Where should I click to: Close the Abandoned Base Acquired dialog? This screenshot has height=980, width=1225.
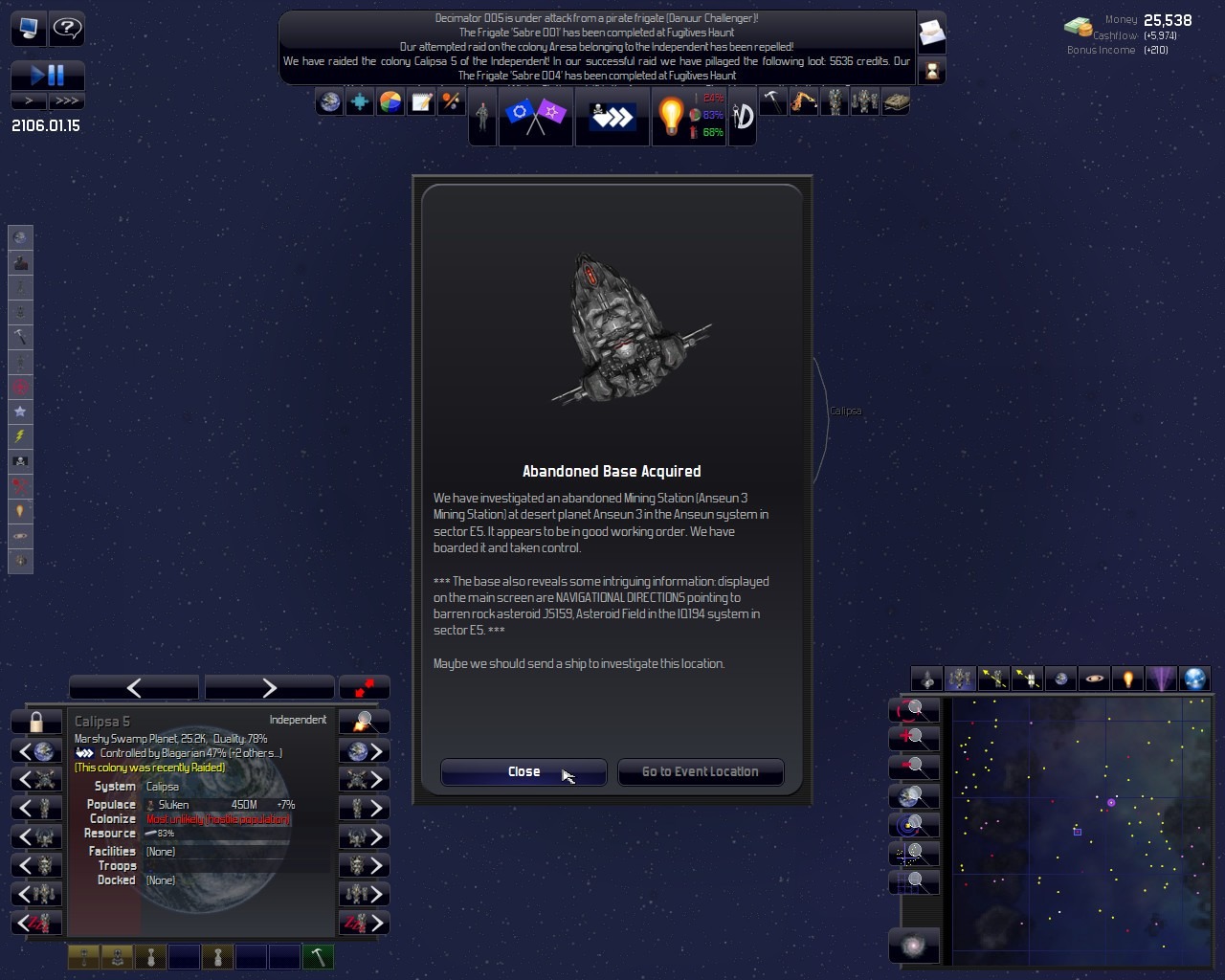(x=523, y=771)
